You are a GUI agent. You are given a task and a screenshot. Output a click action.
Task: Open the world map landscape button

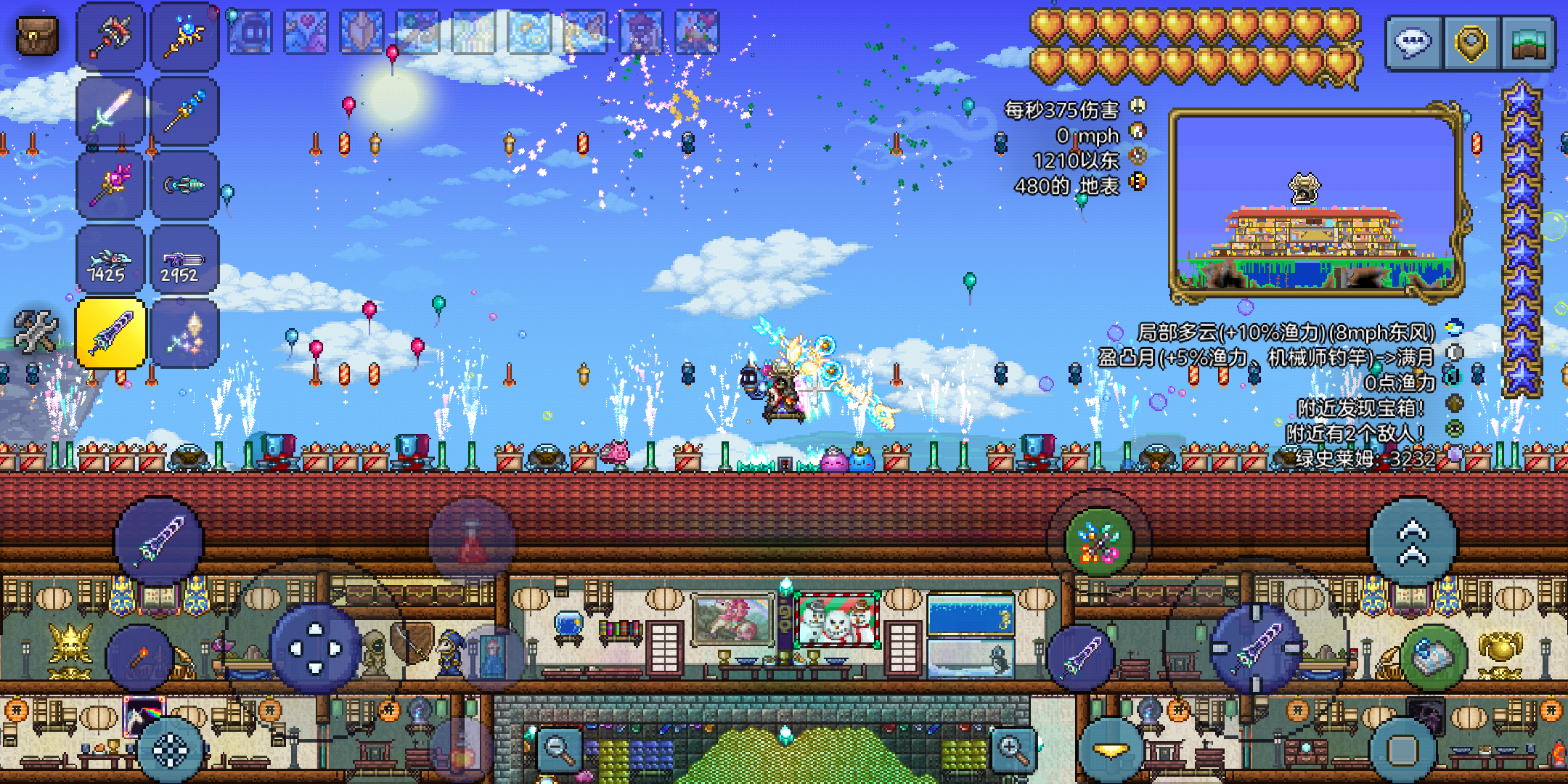click(x=1527, y=43)
